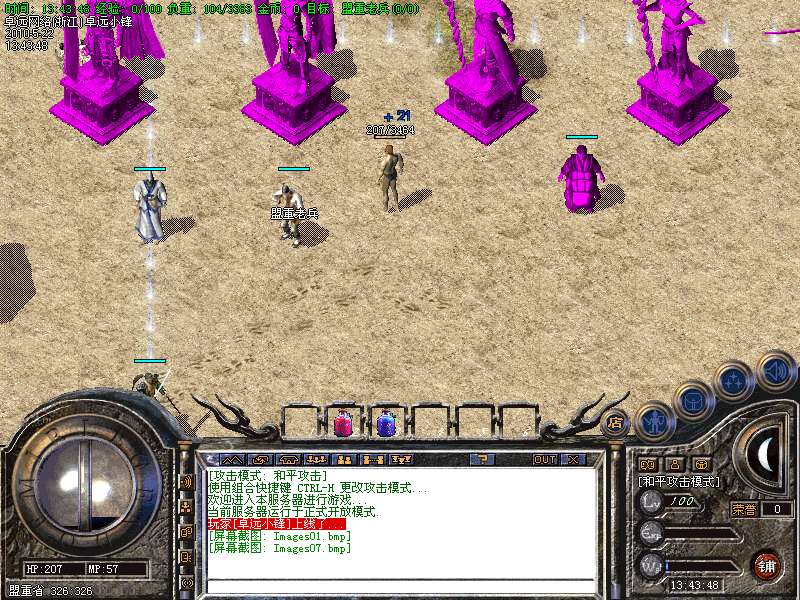Click the OUT button above the chat
This screenshot has height=600, width=800.
point(544,460)
